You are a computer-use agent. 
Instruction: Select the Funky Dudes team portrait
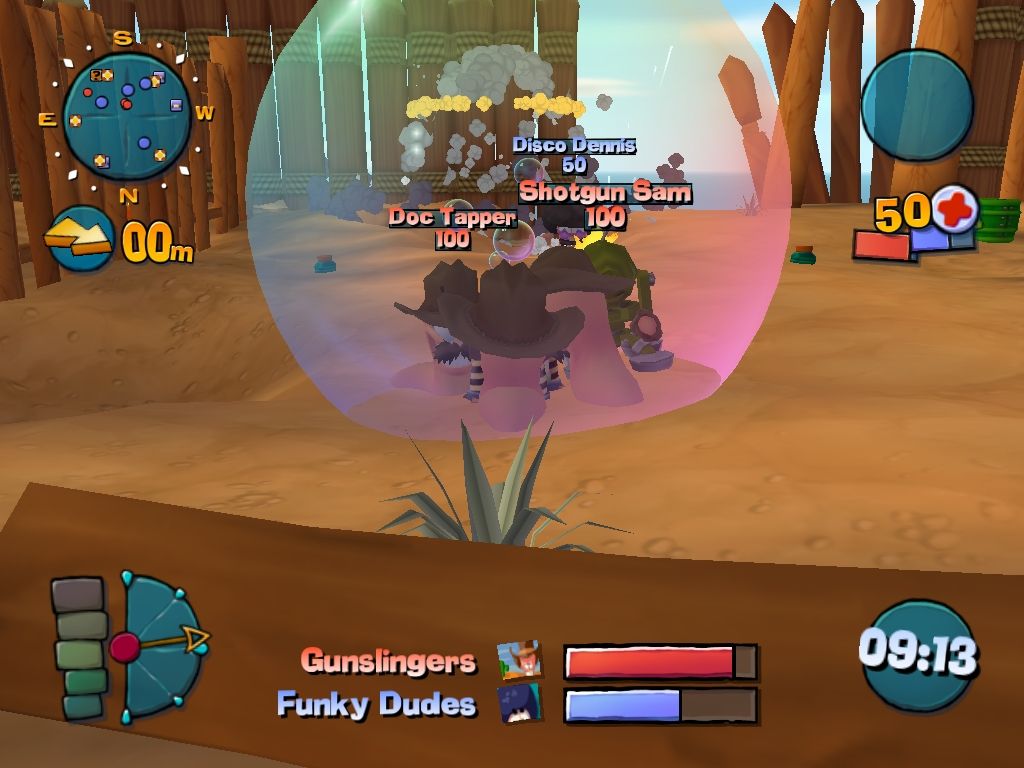pyautogui.click(x=520, y=704)
